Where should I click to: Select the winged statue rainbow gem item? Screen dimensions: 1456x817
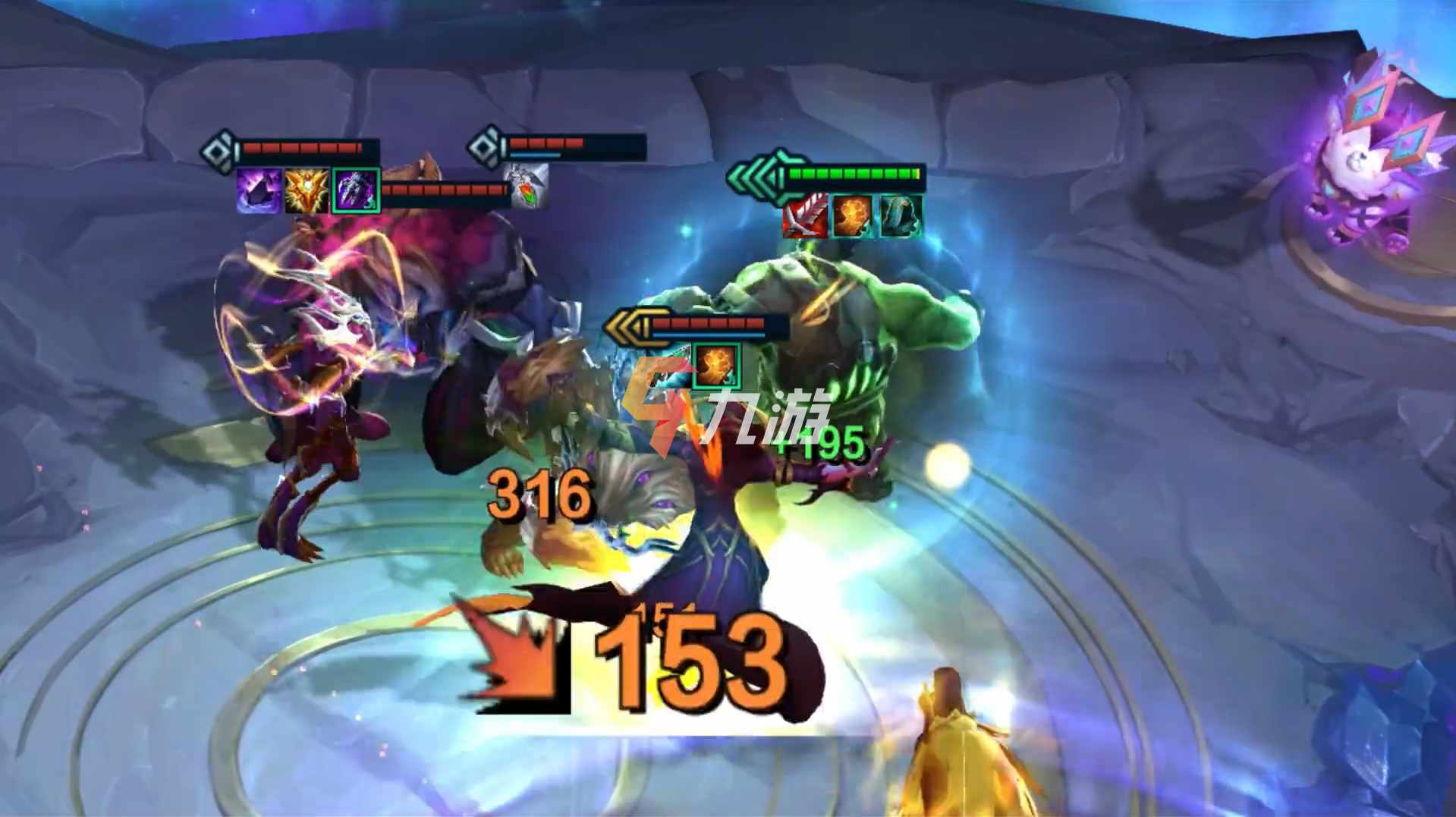[x=526, y=187]
